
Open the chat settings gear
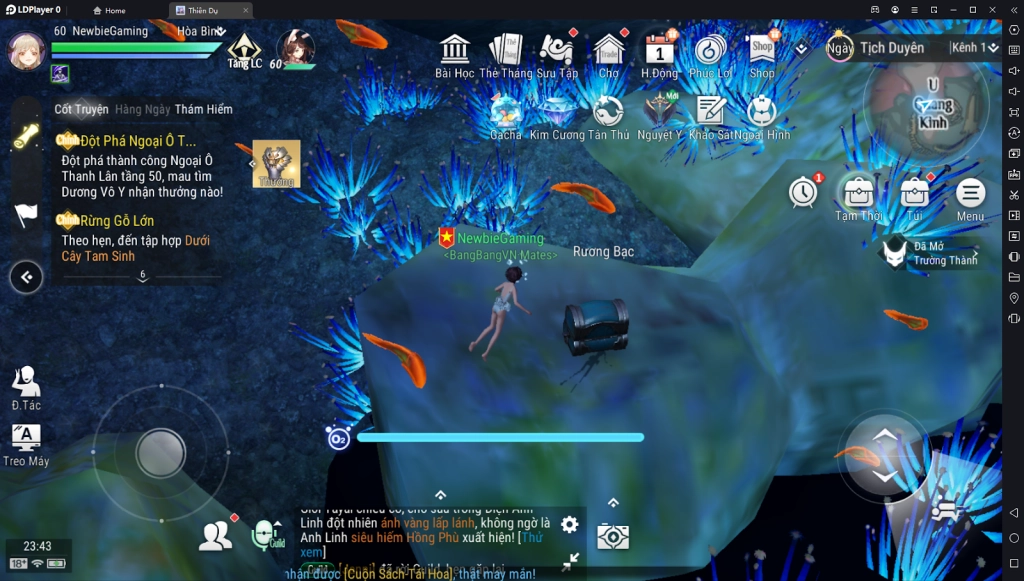(x=569, y=524)
